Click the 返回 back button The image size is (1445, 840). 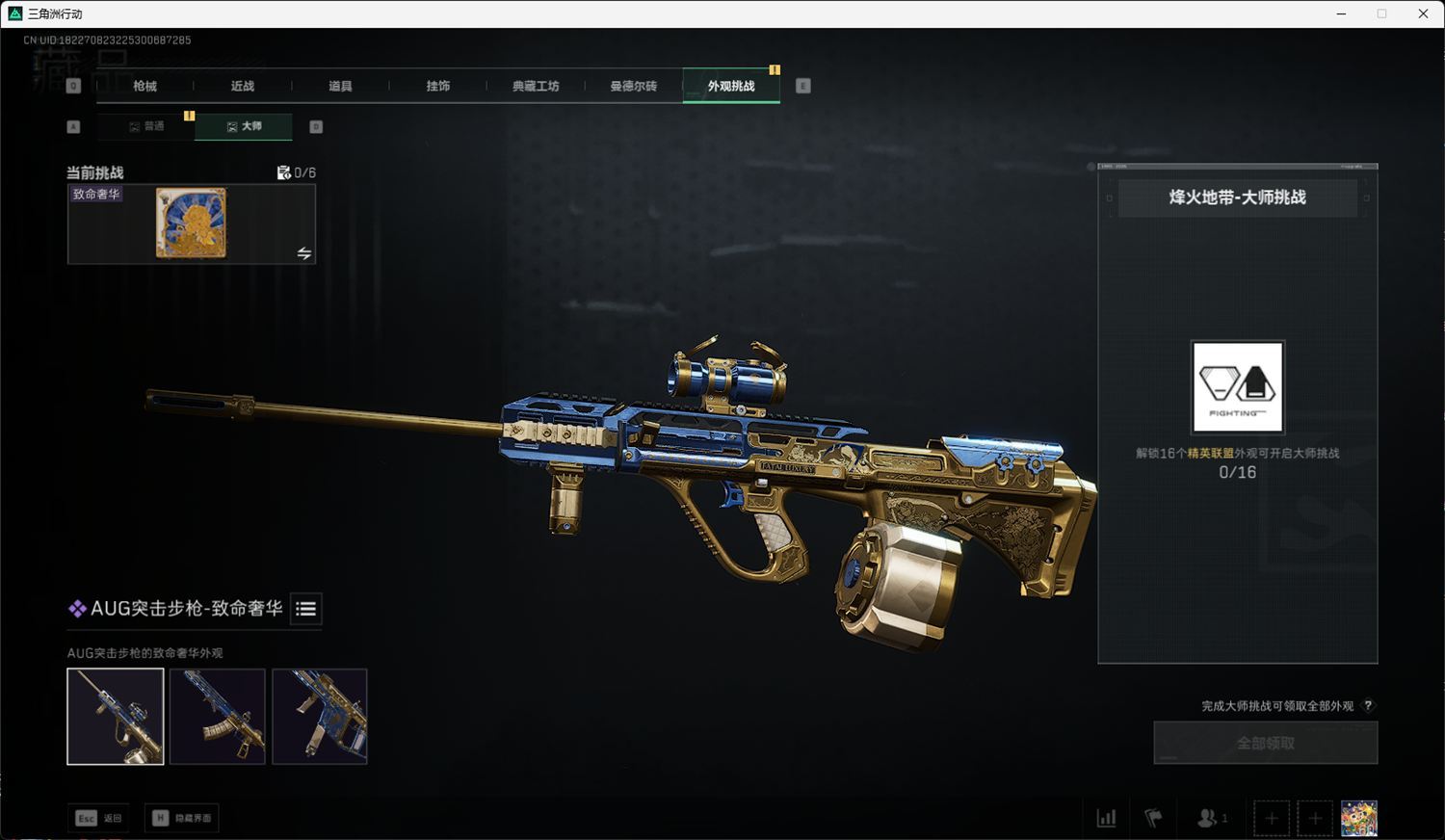[x=100, y=818]
